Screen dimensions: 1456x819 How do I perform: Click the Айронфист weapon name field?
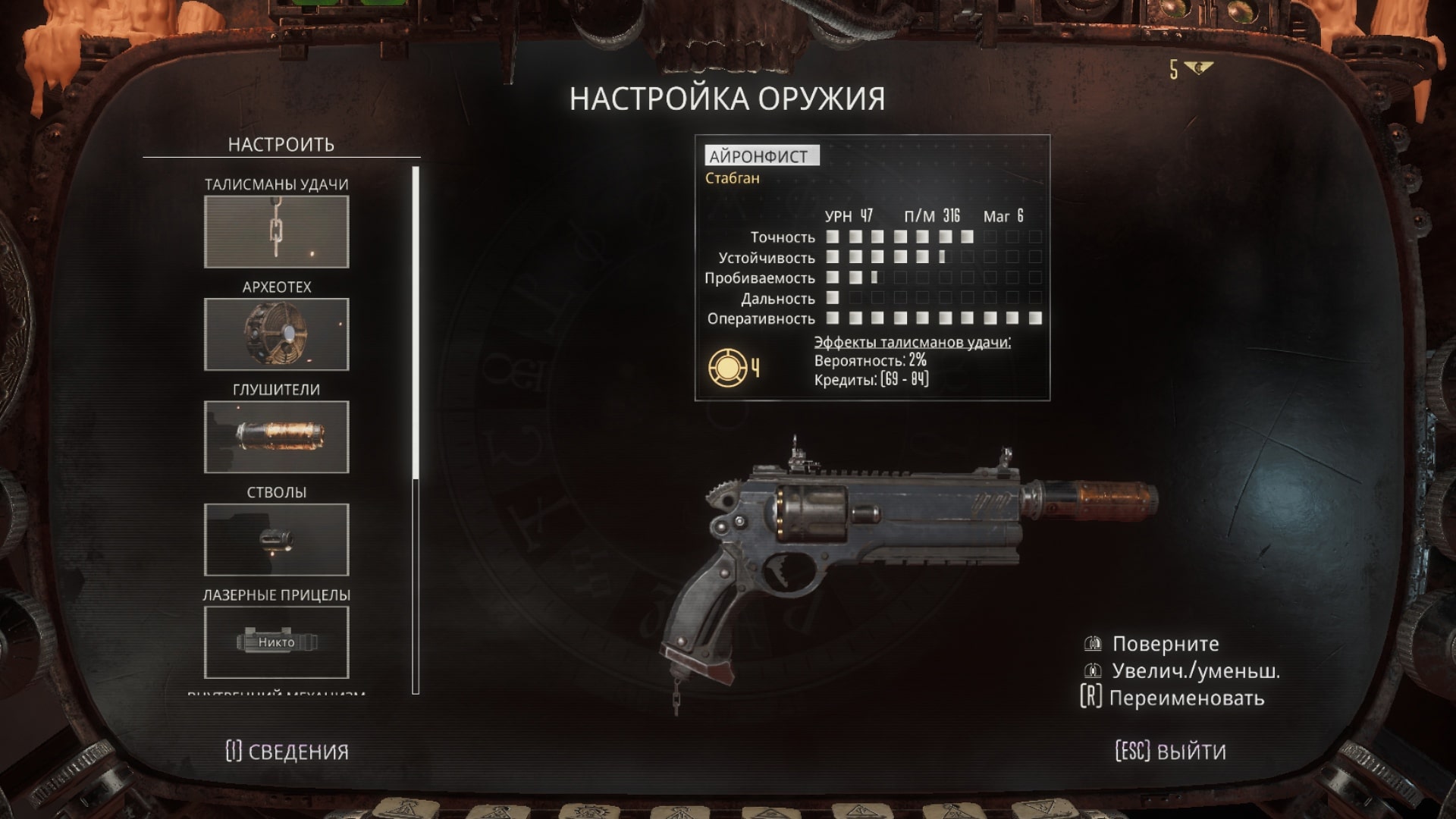[761, 156]
